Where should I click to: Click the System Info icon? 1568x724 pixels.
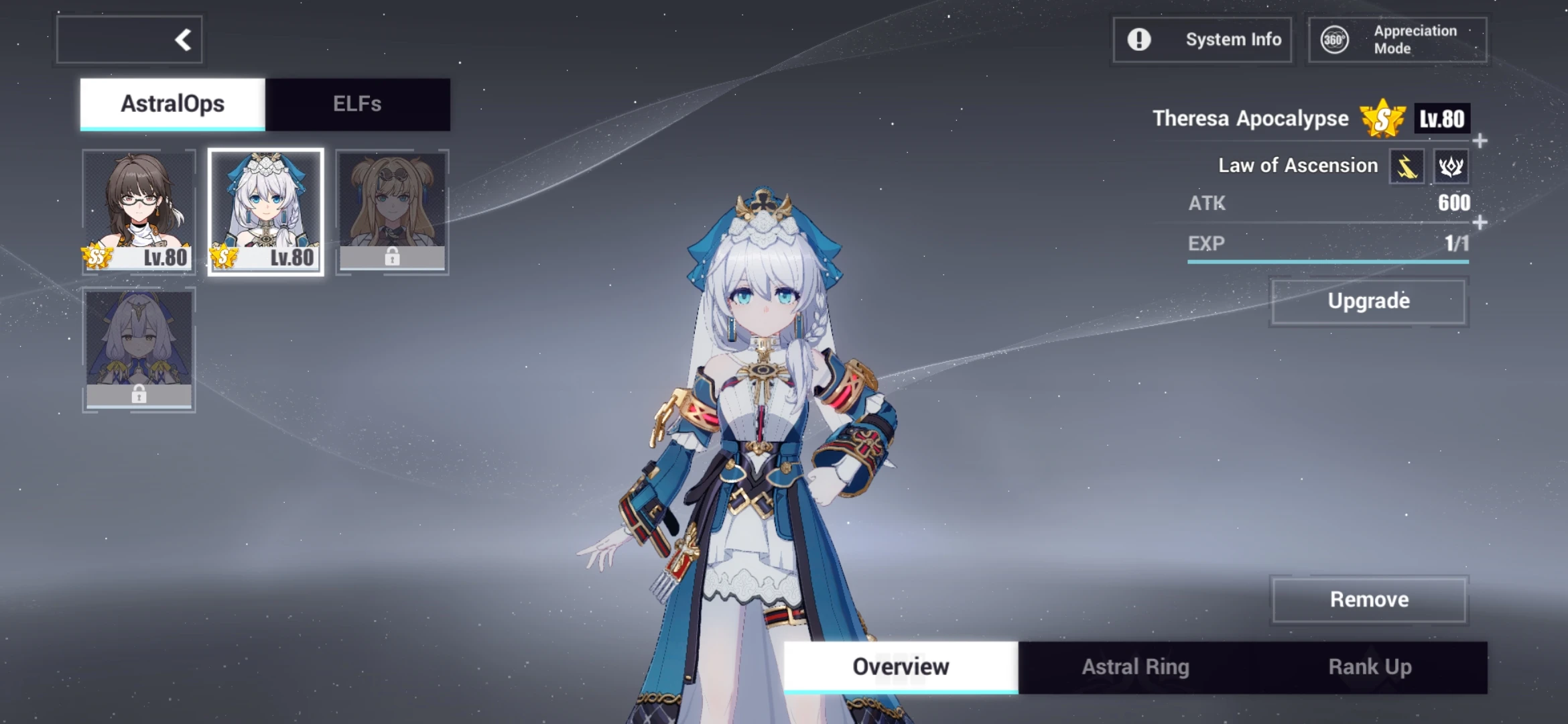click(1139, 40)
